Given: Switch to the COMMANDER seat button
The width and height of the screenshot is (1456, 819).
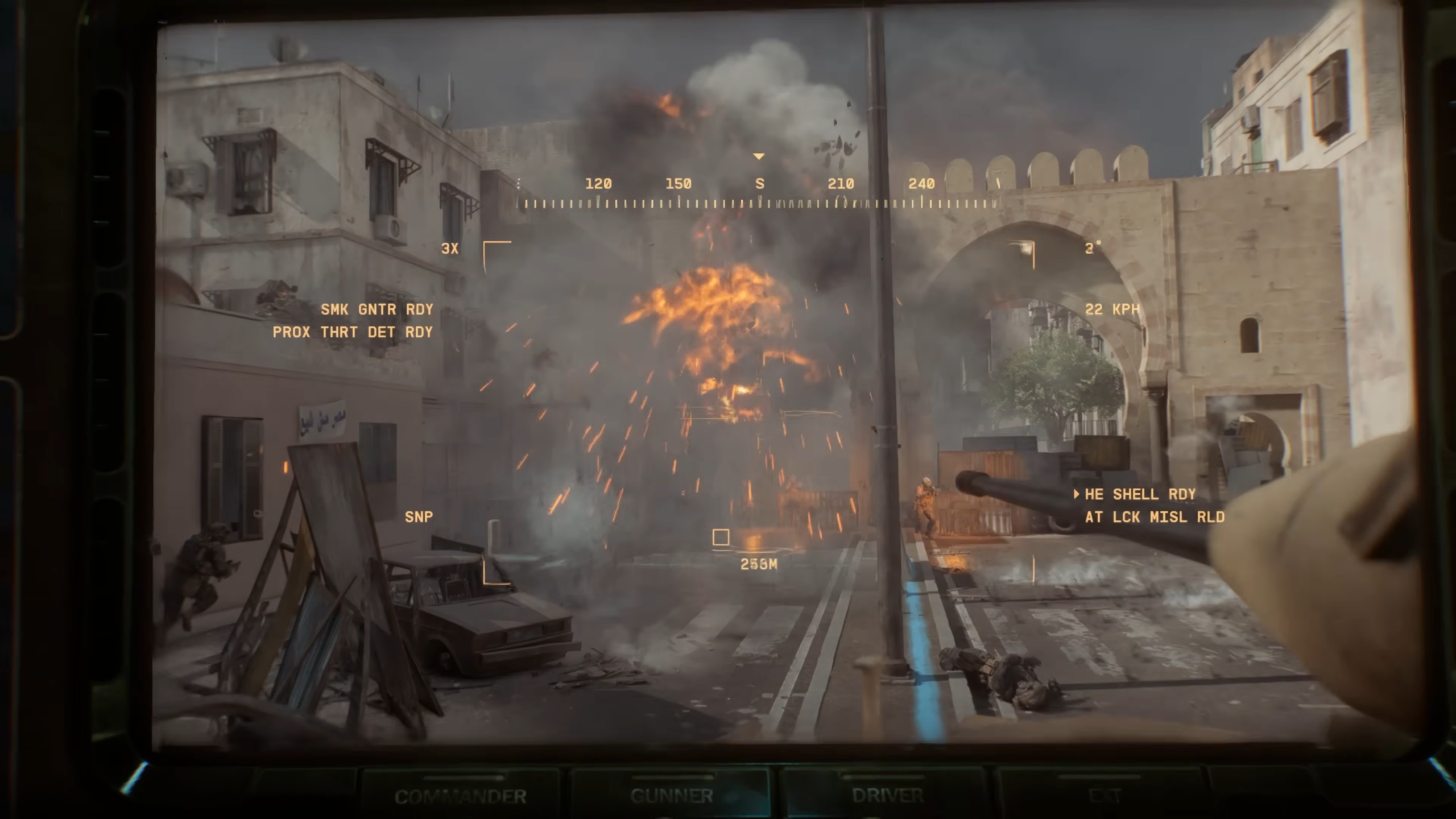Looking at the screenshot, I should coord(460,795).
